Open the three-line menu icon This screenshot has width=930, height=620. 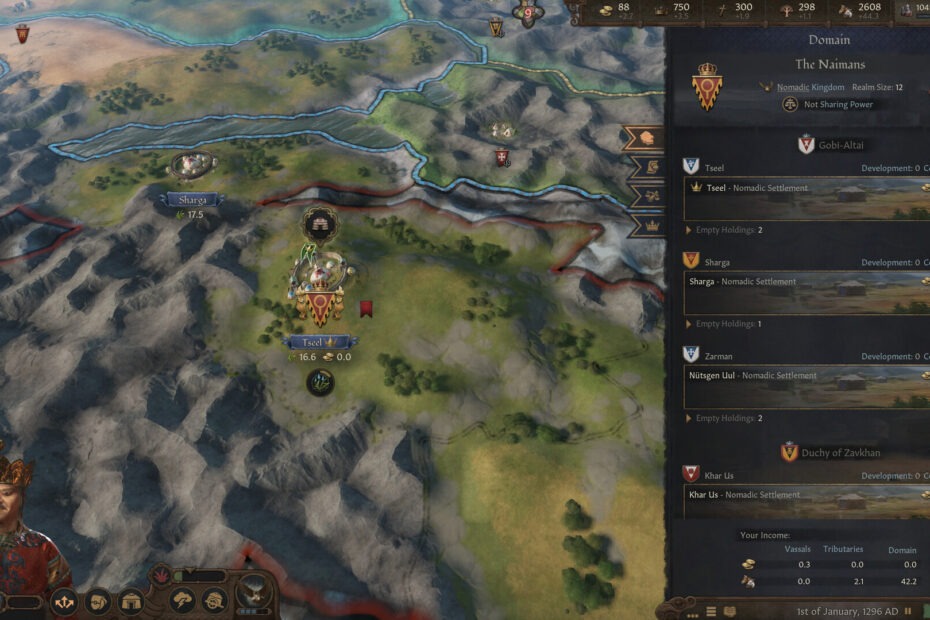click(x=711, y=611)
